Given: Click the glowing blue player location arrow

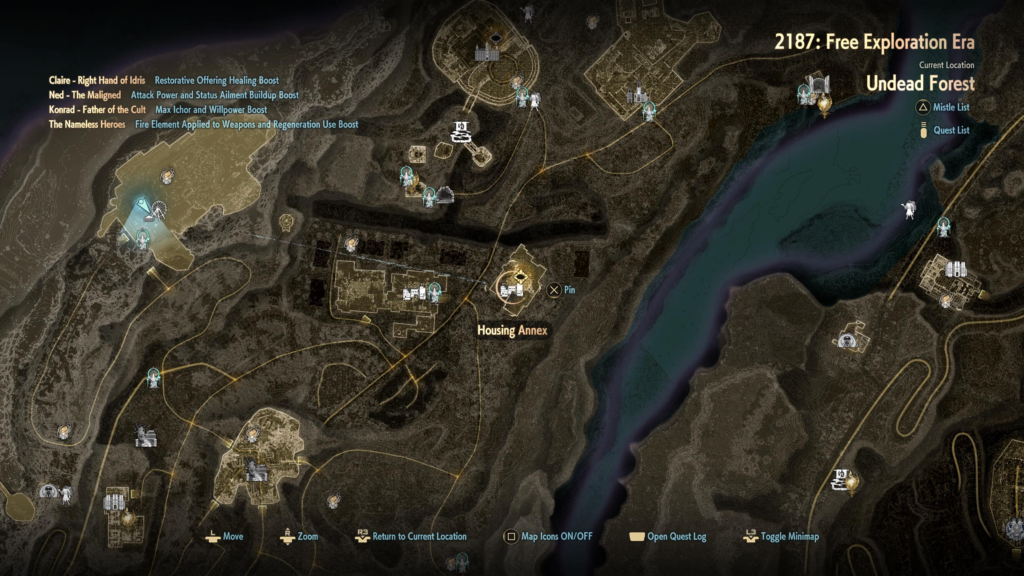Looking at the screenshot, I should pyautogui.click(x=148, y=208).
